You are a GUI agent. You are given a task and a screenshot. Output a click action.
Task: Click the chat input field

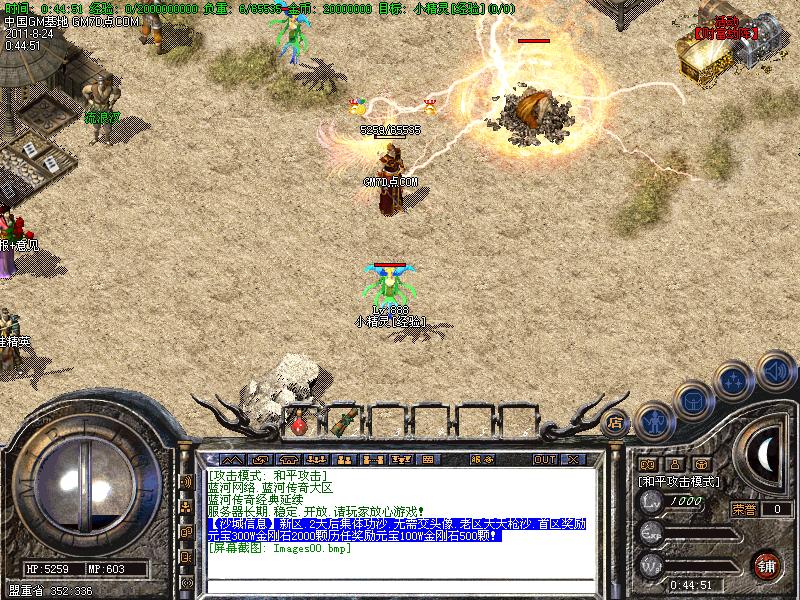tap(400, 586)
